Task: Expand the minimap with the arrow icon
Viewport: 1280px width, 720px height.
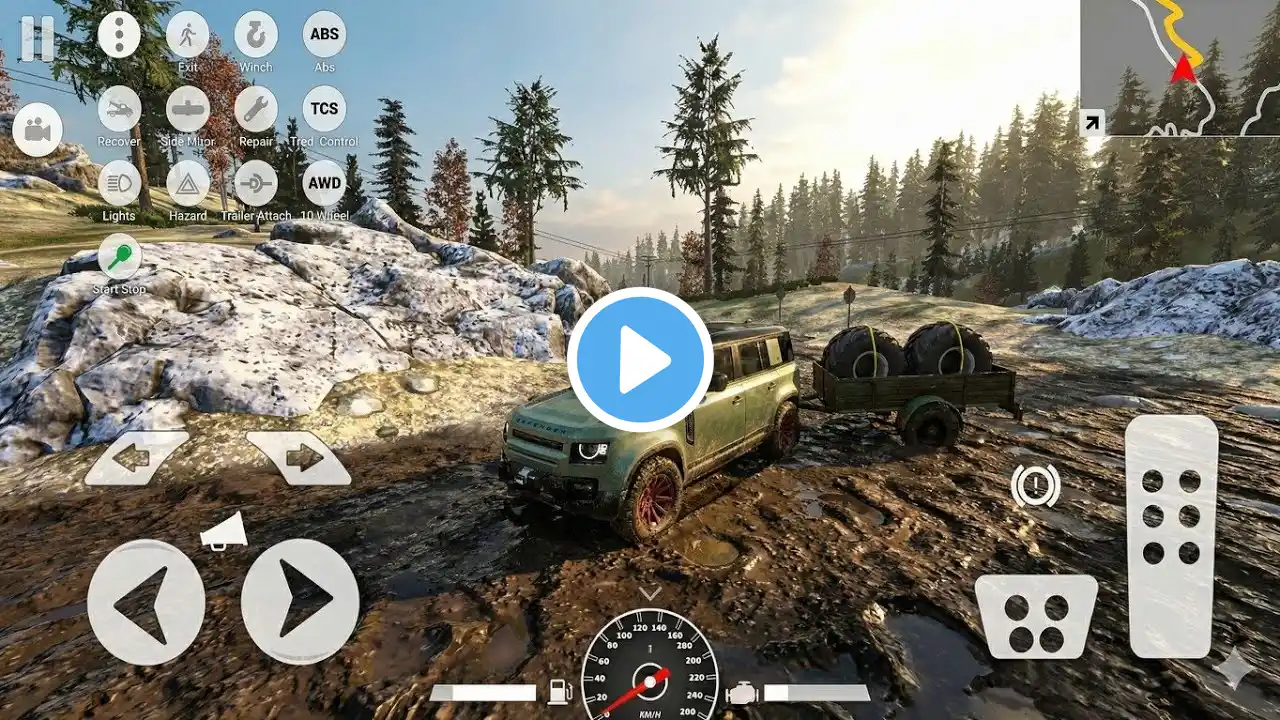Action: (1092, 123)
